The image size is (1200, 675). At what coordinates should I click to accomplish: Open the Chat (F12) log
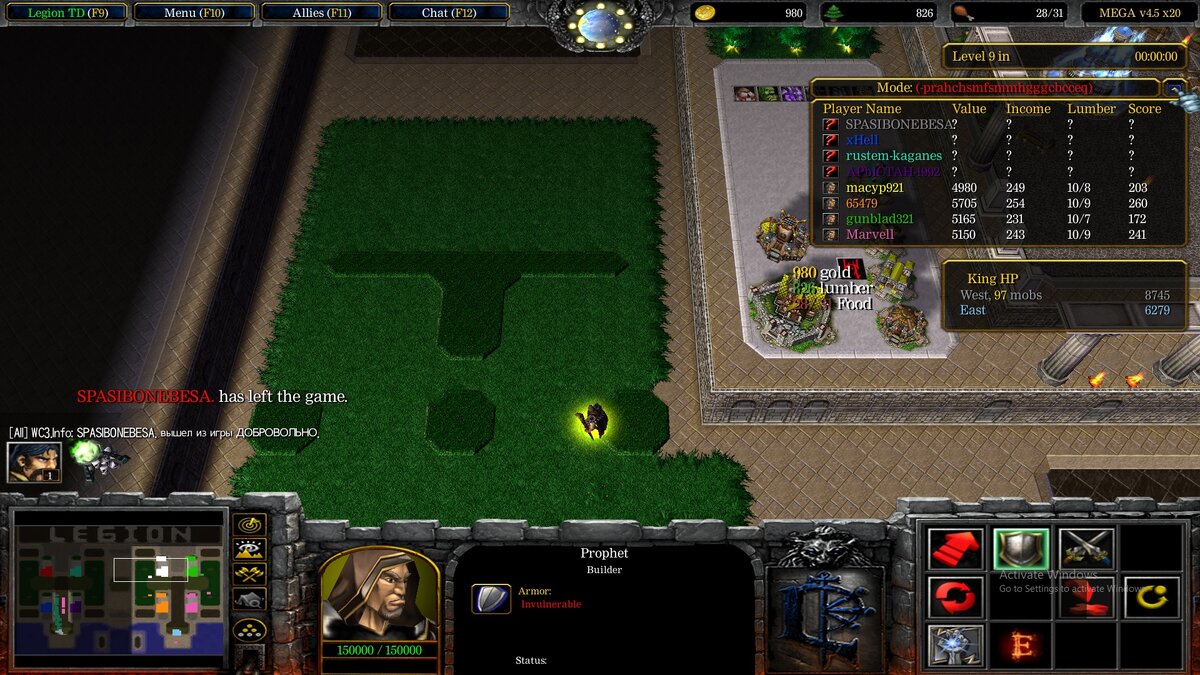[449, 13]
